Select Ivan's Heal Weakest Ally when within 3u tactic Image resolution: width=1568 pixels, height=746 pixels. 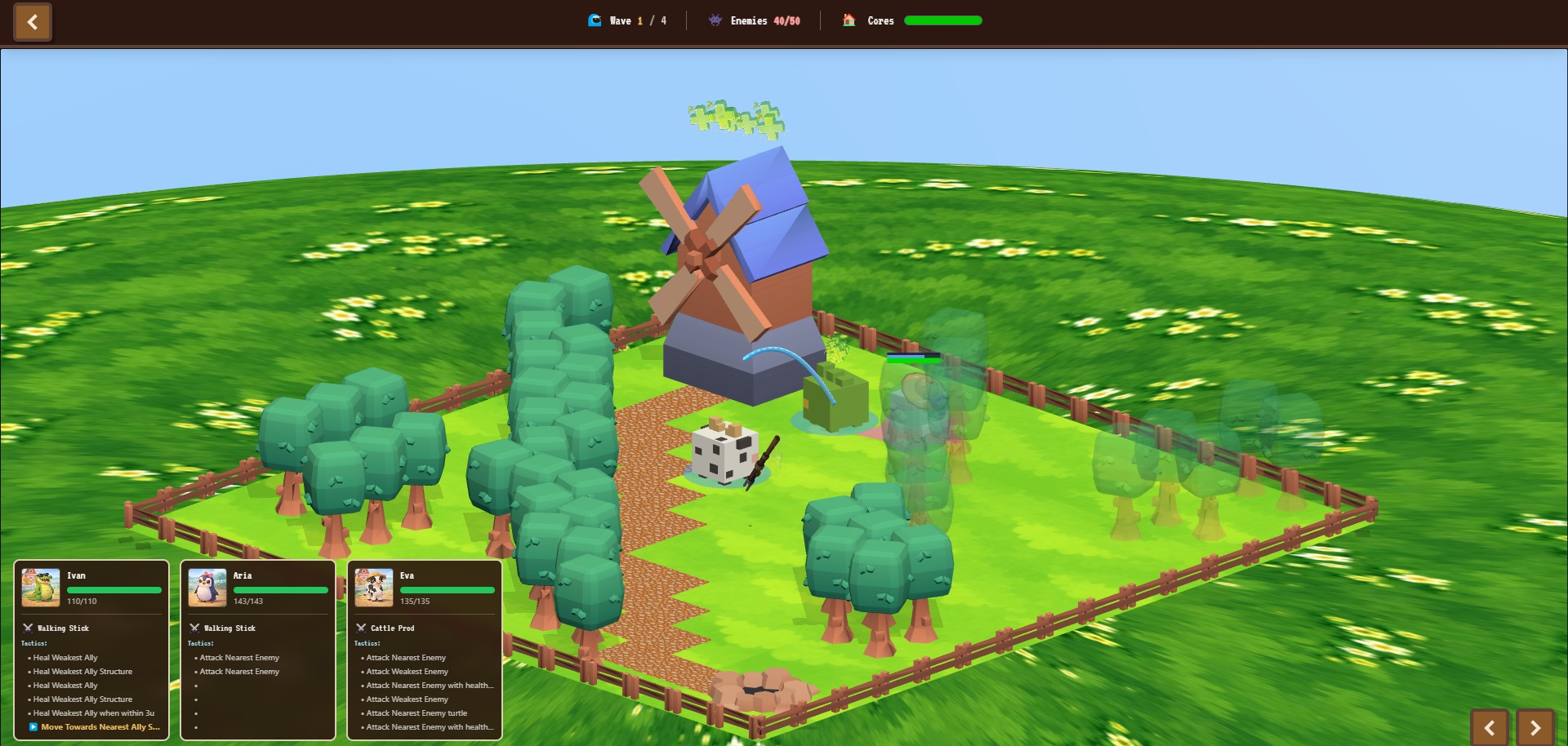click(x=93, y=713)
